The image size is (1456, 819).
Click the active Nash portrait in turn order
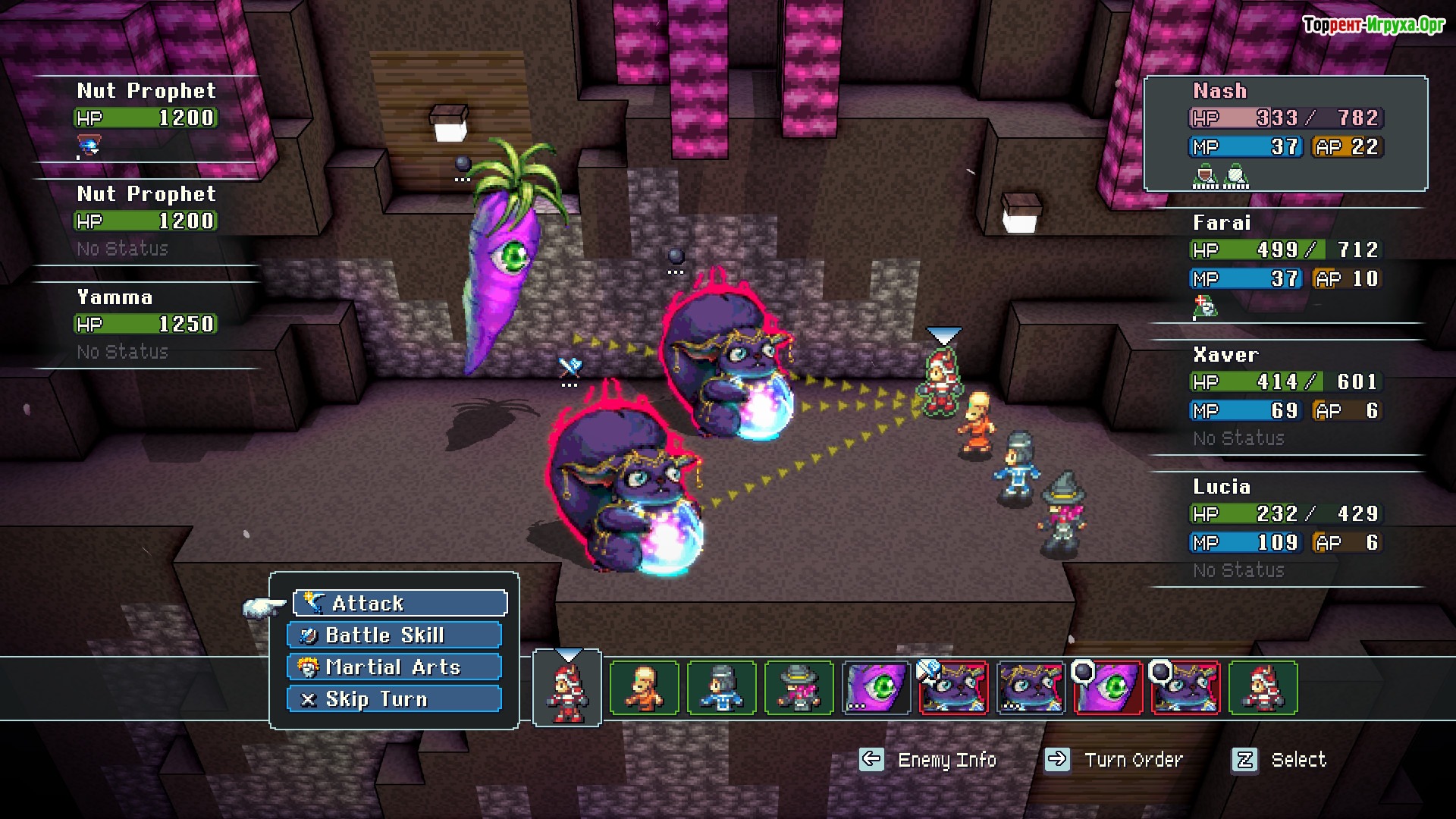coord(567,689)
